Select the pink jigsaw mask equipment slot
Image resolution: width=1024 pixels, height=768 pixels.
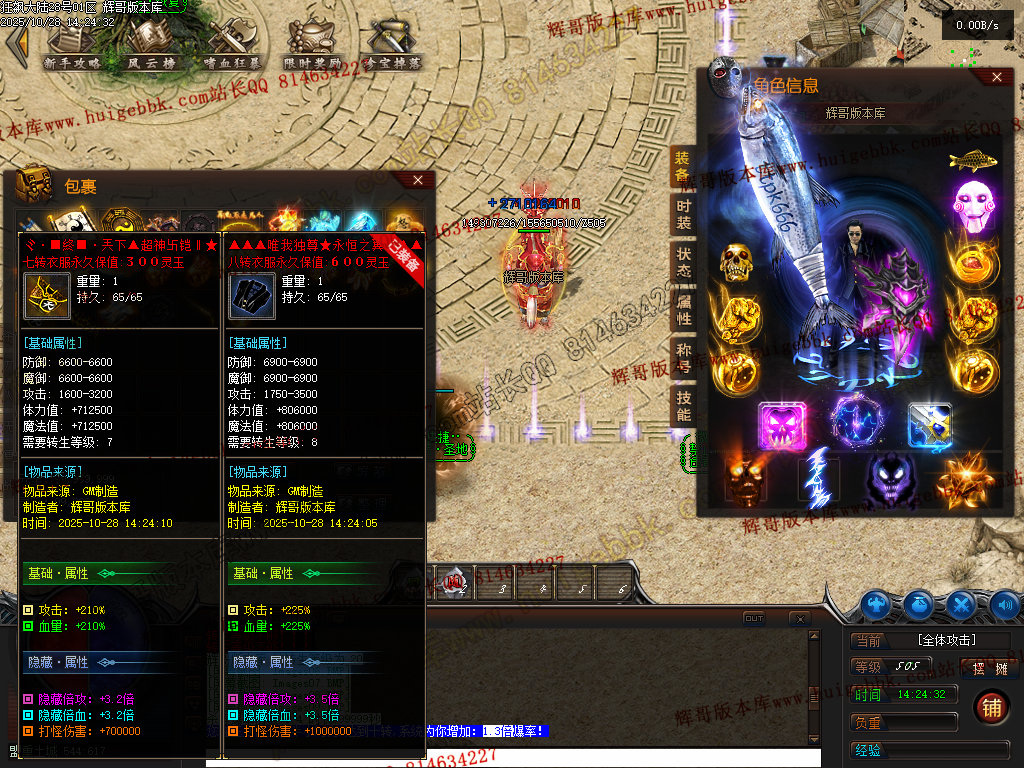point(968,199)
